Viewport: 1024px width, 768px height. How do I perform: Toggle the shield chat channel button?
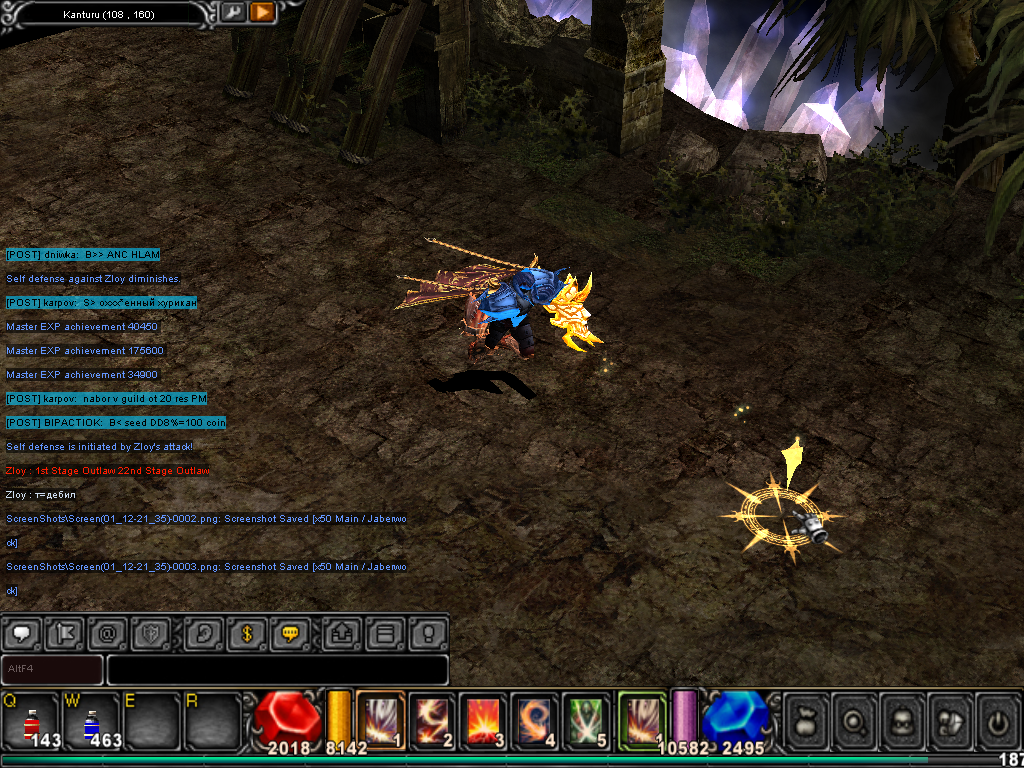click(x=151, y=633)
